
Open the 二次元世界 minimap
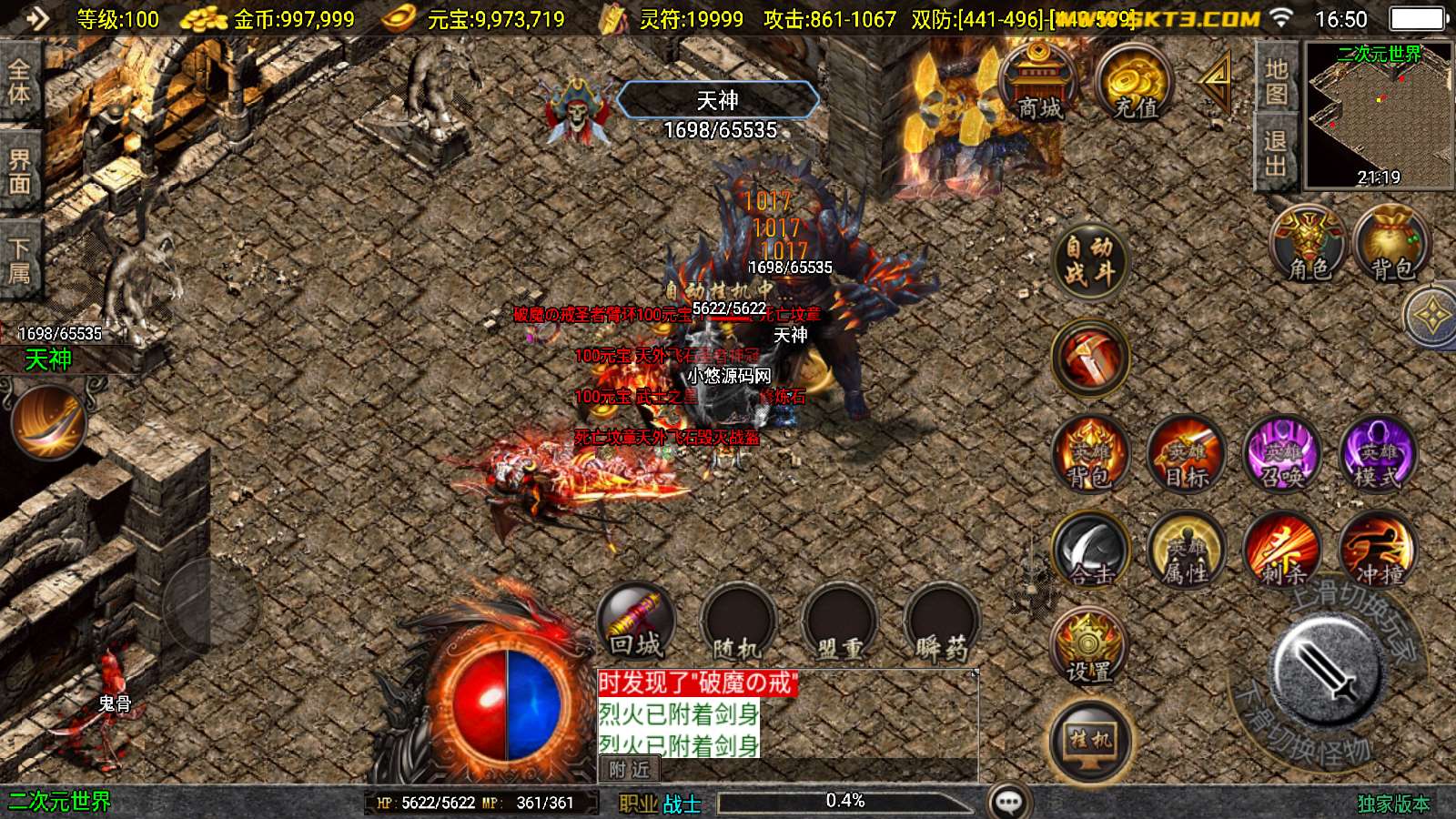1379,116
